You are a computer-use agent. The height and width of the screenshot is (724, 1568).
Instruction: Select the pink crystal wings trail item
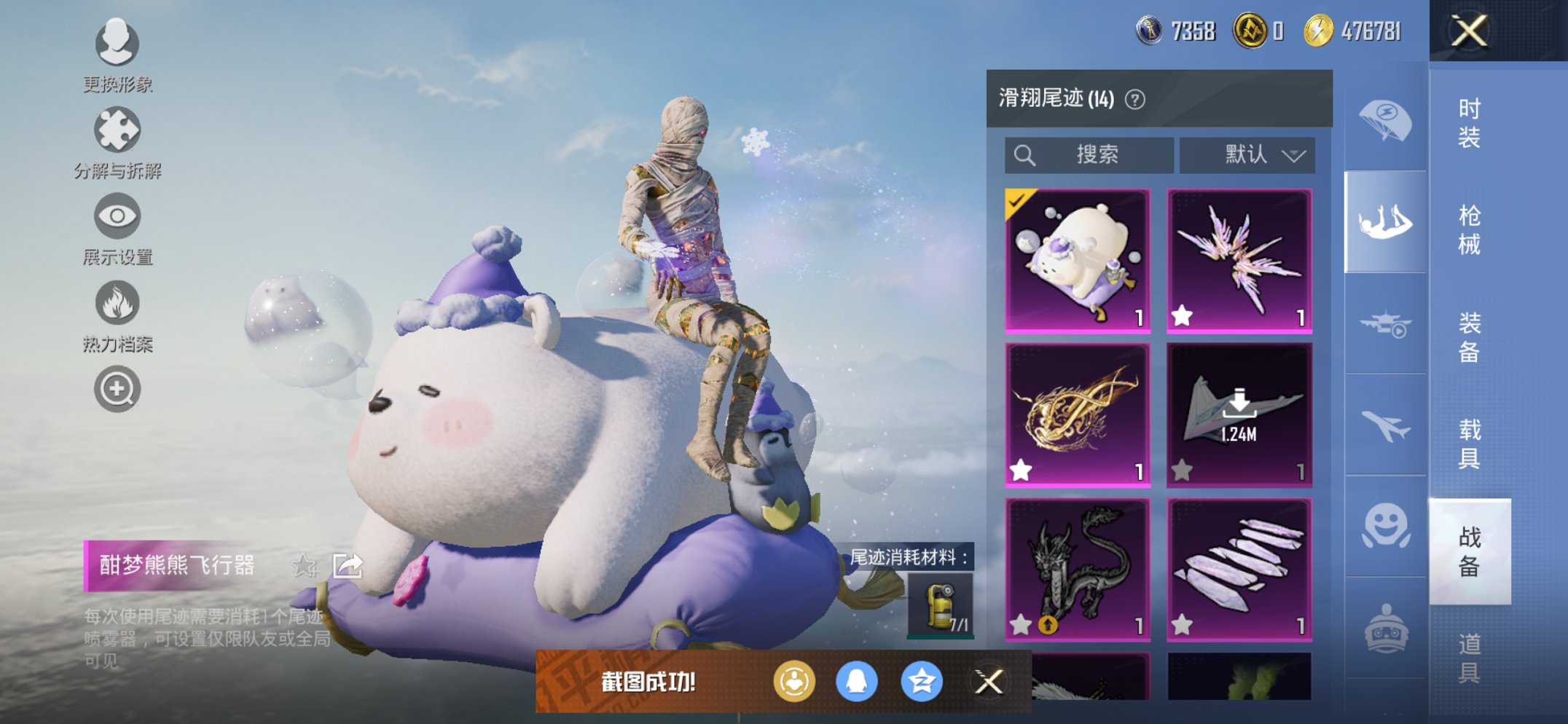tap(1239, 261)
